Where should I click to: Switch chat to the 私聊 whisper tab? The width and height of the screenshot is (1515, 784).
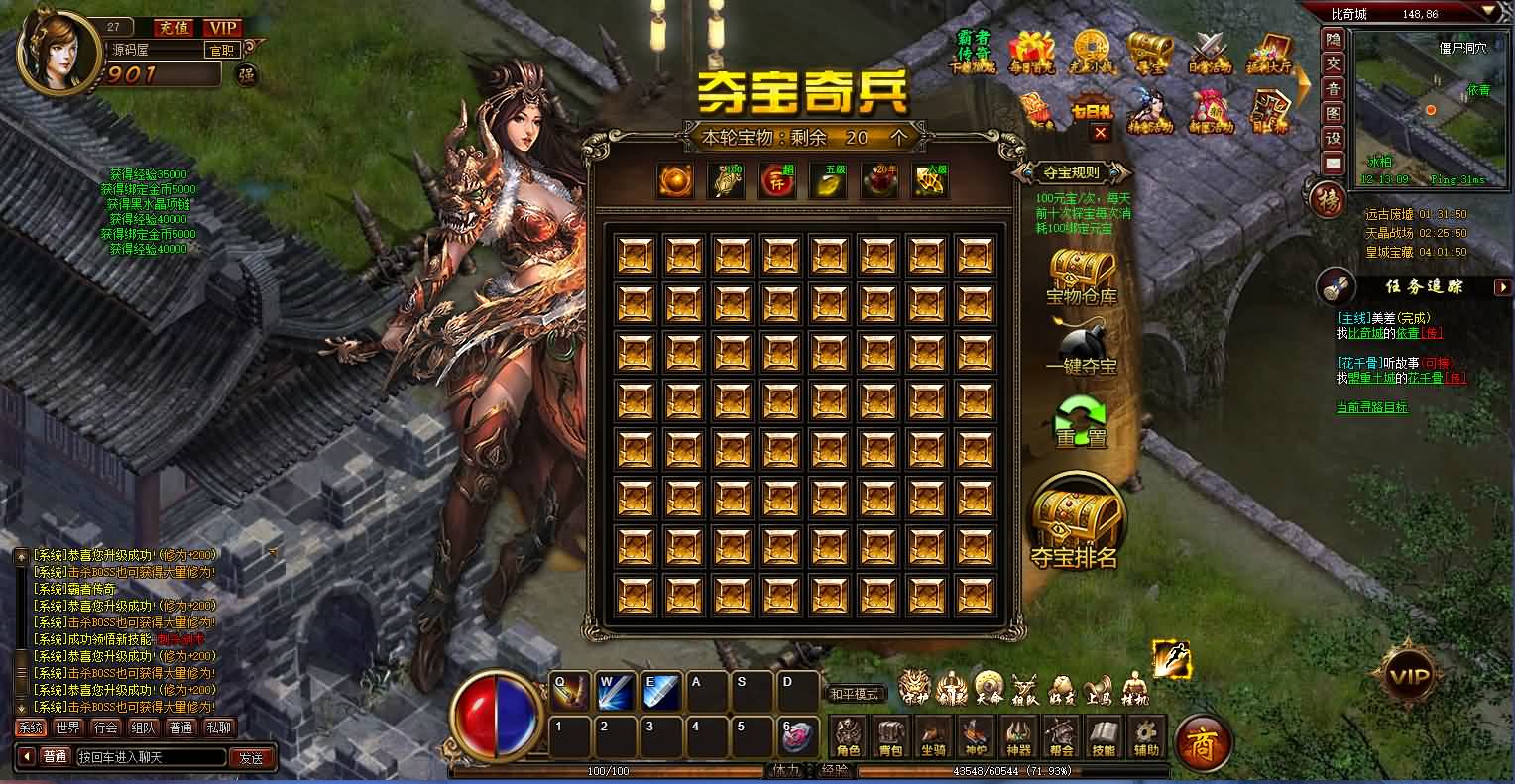point(218,727)
